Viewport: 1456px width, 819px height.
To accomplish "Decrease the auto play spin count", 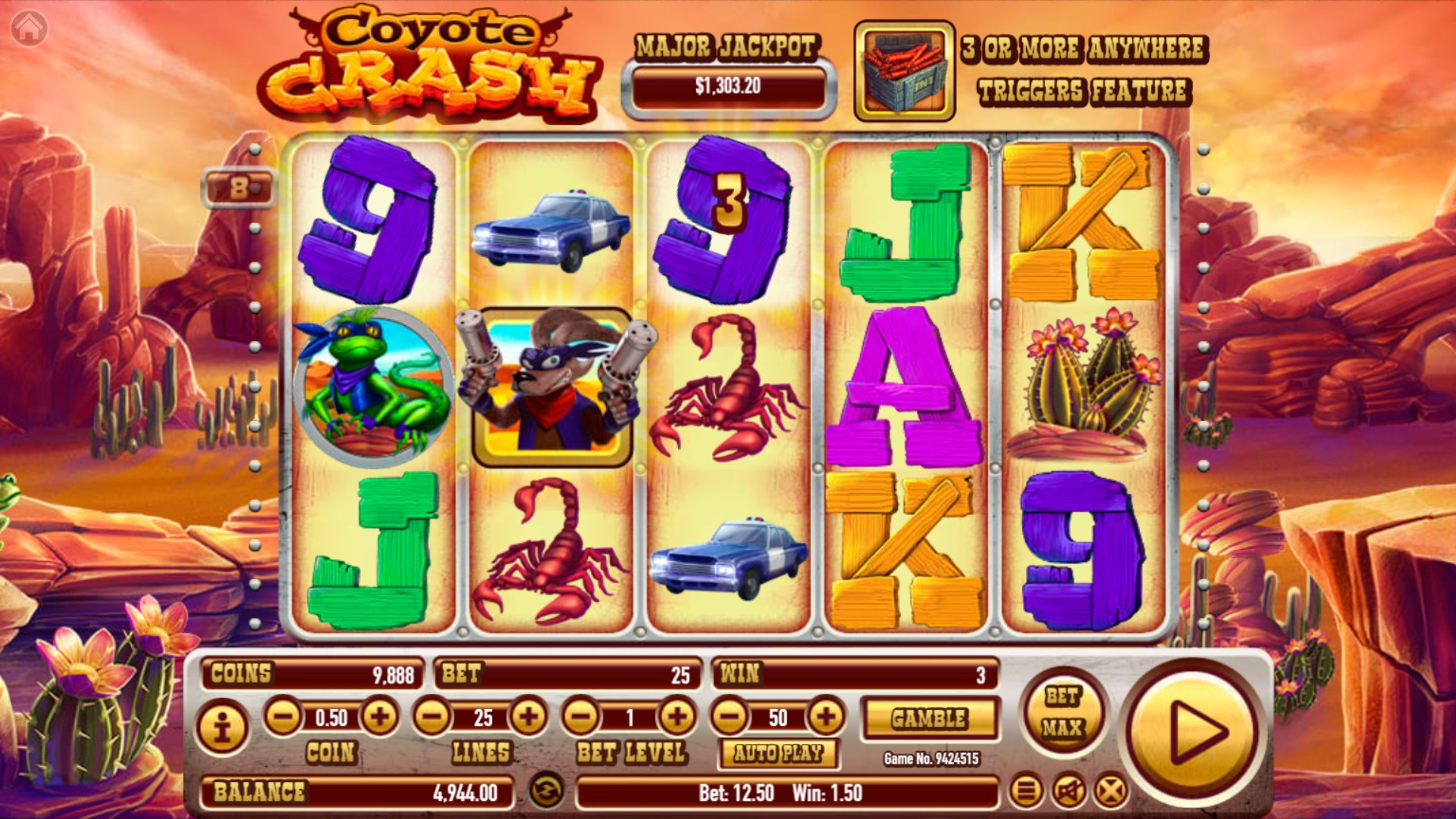I will click(x=730, y=717).
